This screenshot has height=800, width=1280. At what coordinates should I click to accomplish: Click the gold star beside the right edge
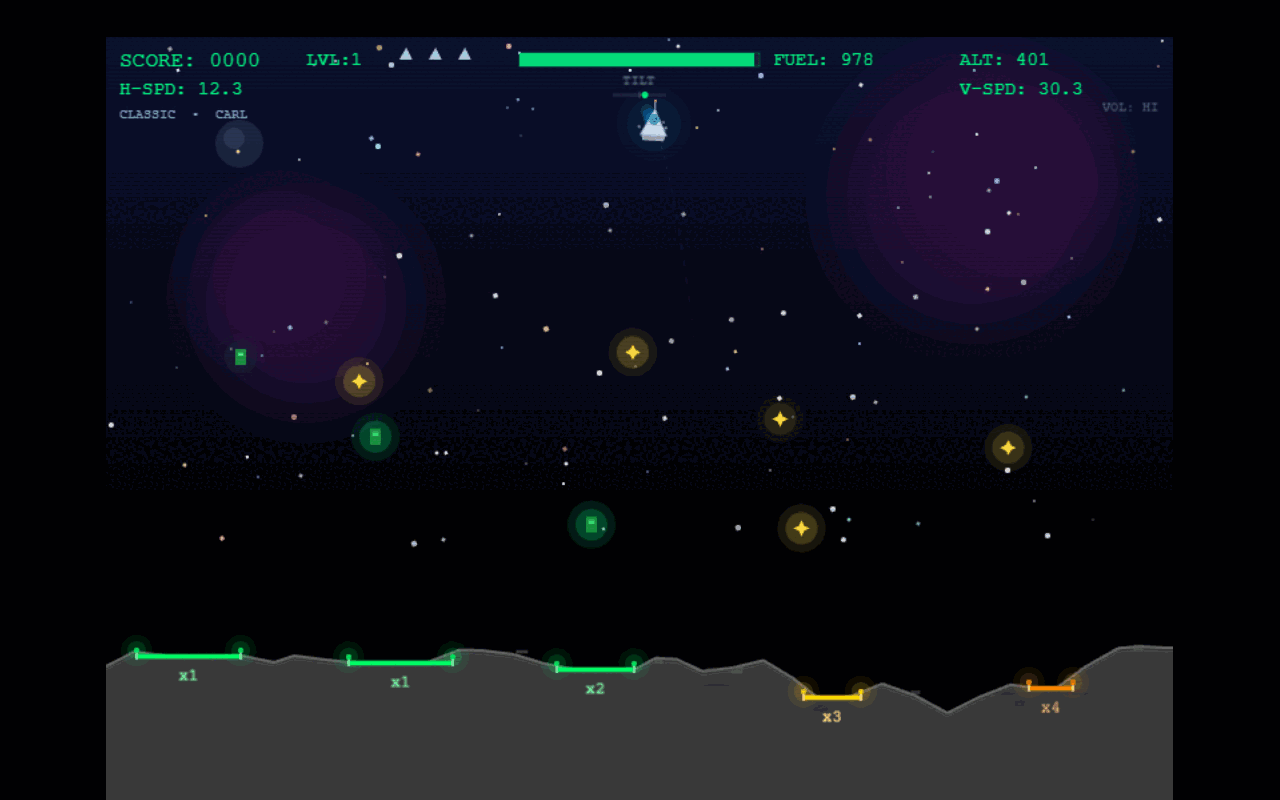1007,447
